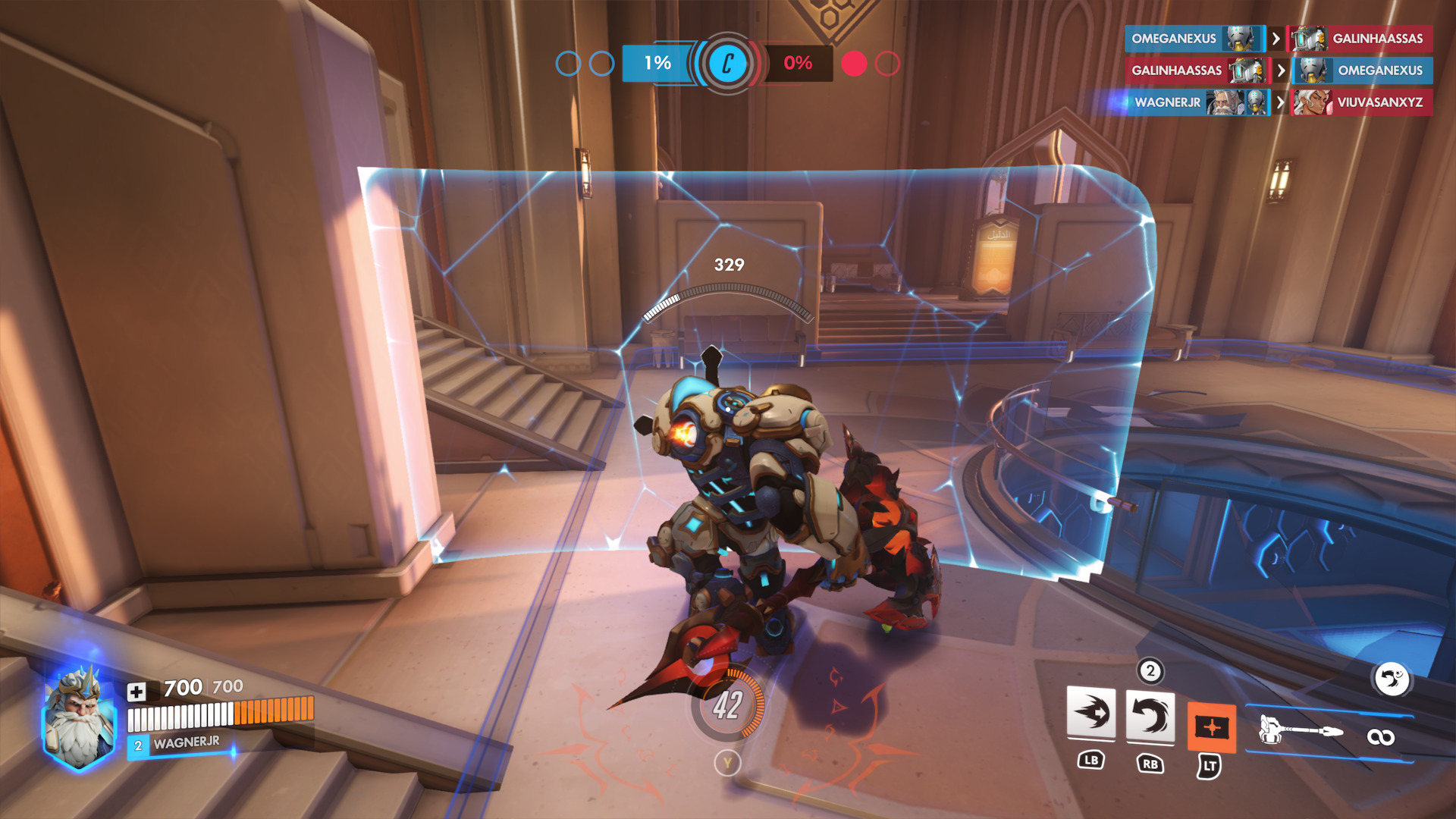Use the Fire Strike ability icon
Screen dimensions: 1456x819
pos(1150,716)
